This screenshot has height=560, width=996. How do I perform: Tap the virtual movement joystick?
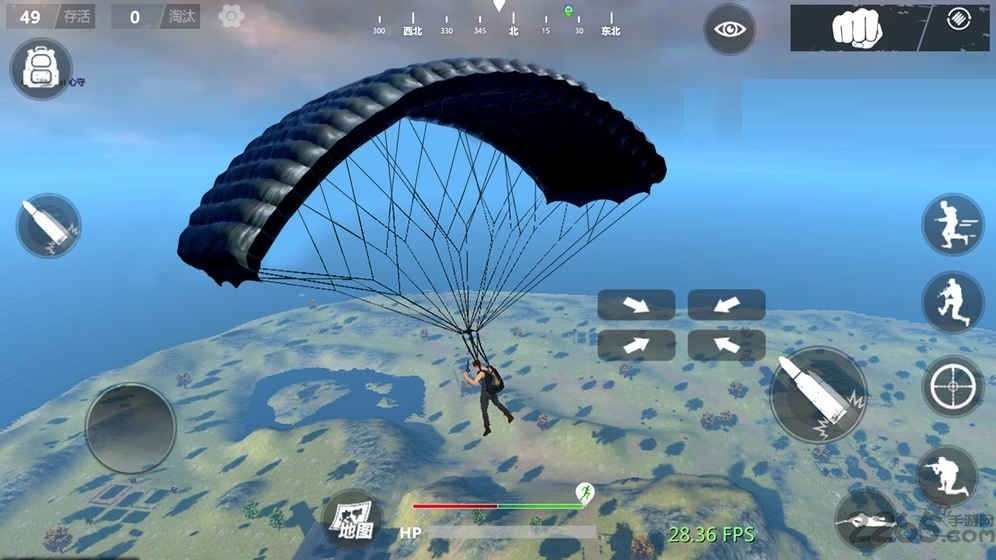[131, 428]
